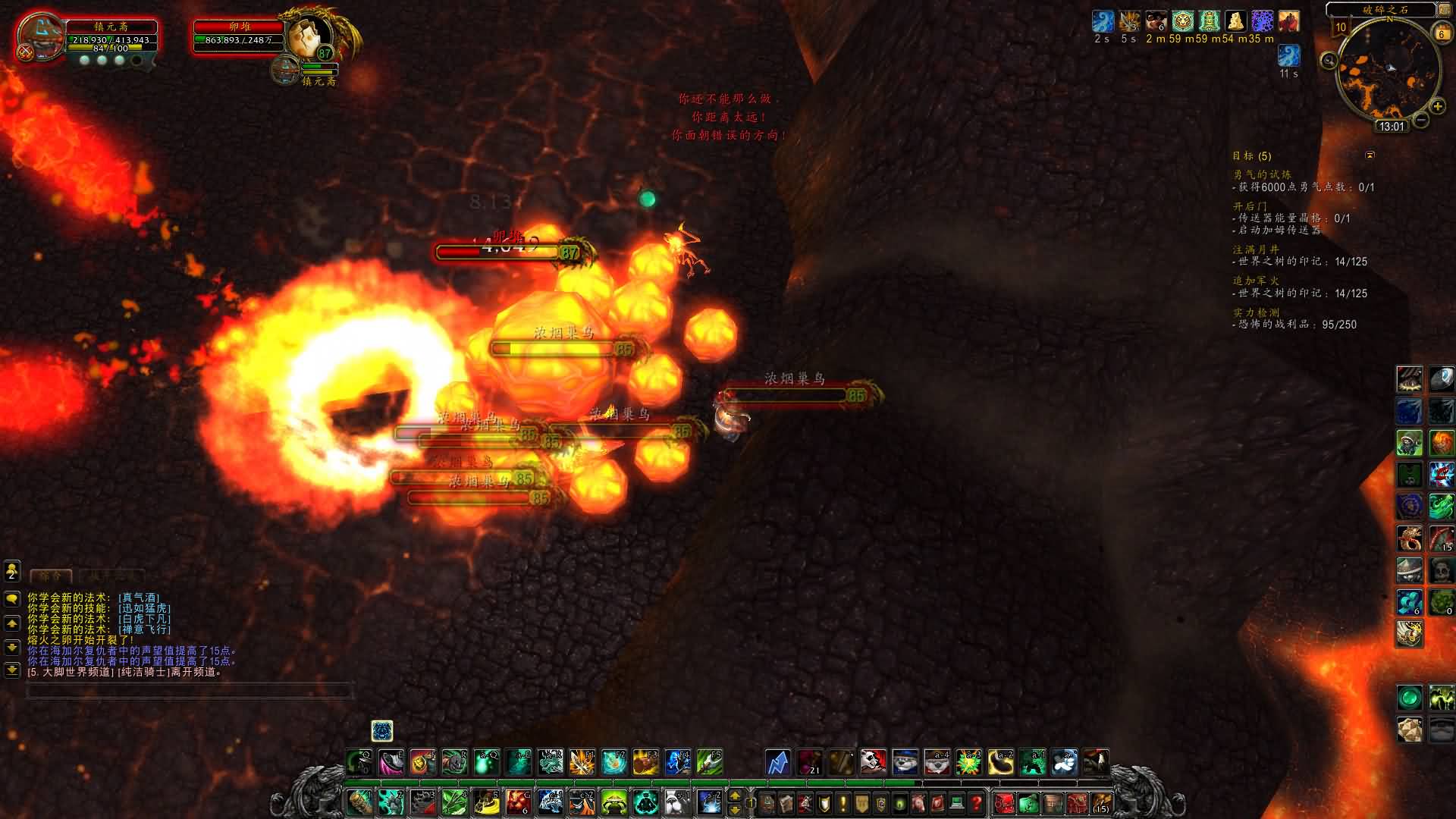The height and width of the screenshot is (819, 1456).
Task: Click the minimap zoom-in plus button
Action: [x=1437, y=107]
